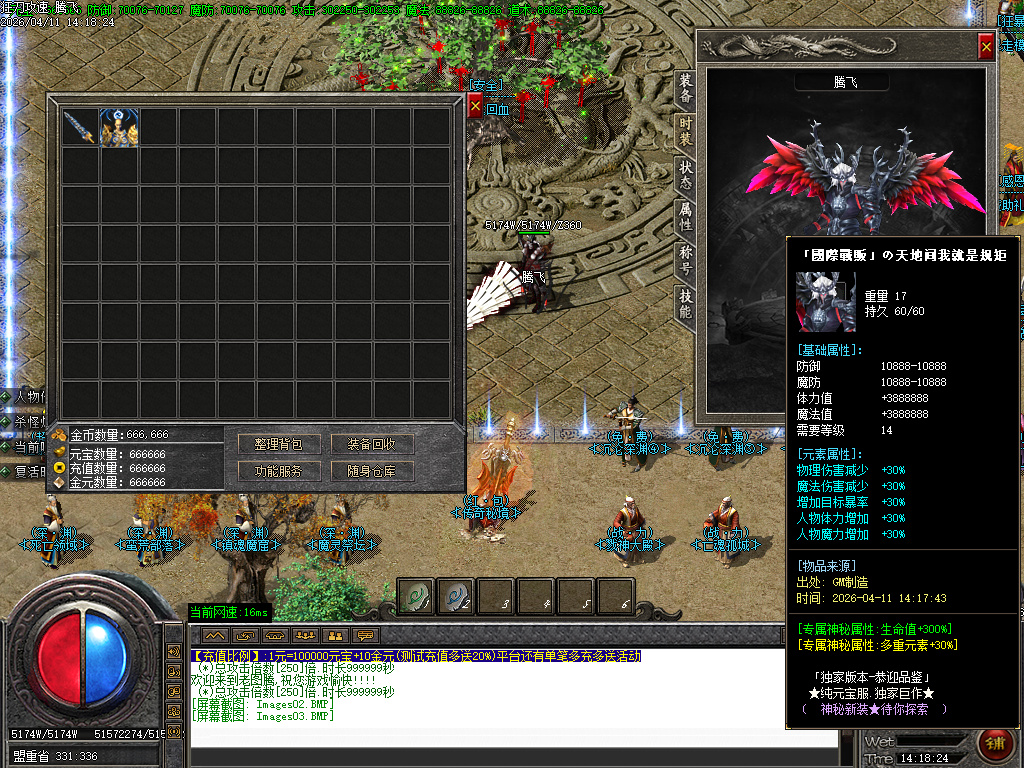Click the two-person icon in chat toolbar
This screenshot has width=1024, height=768.
[x=335, y=635]
